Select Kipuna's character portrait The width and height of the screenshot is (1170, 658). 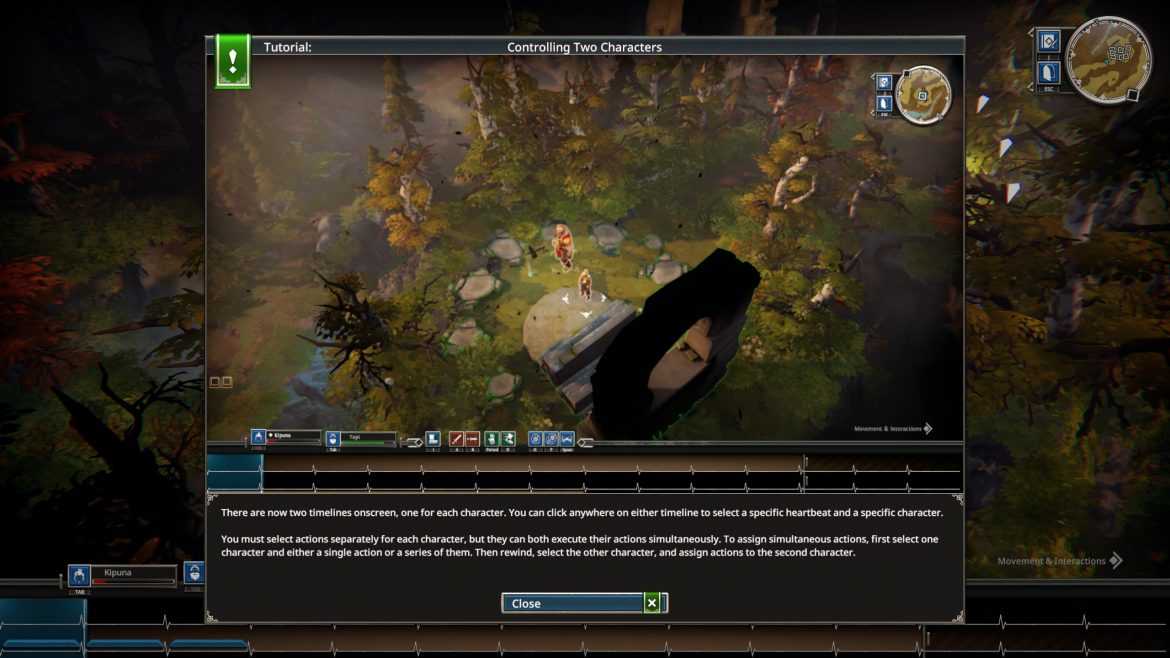click(79, 576)
